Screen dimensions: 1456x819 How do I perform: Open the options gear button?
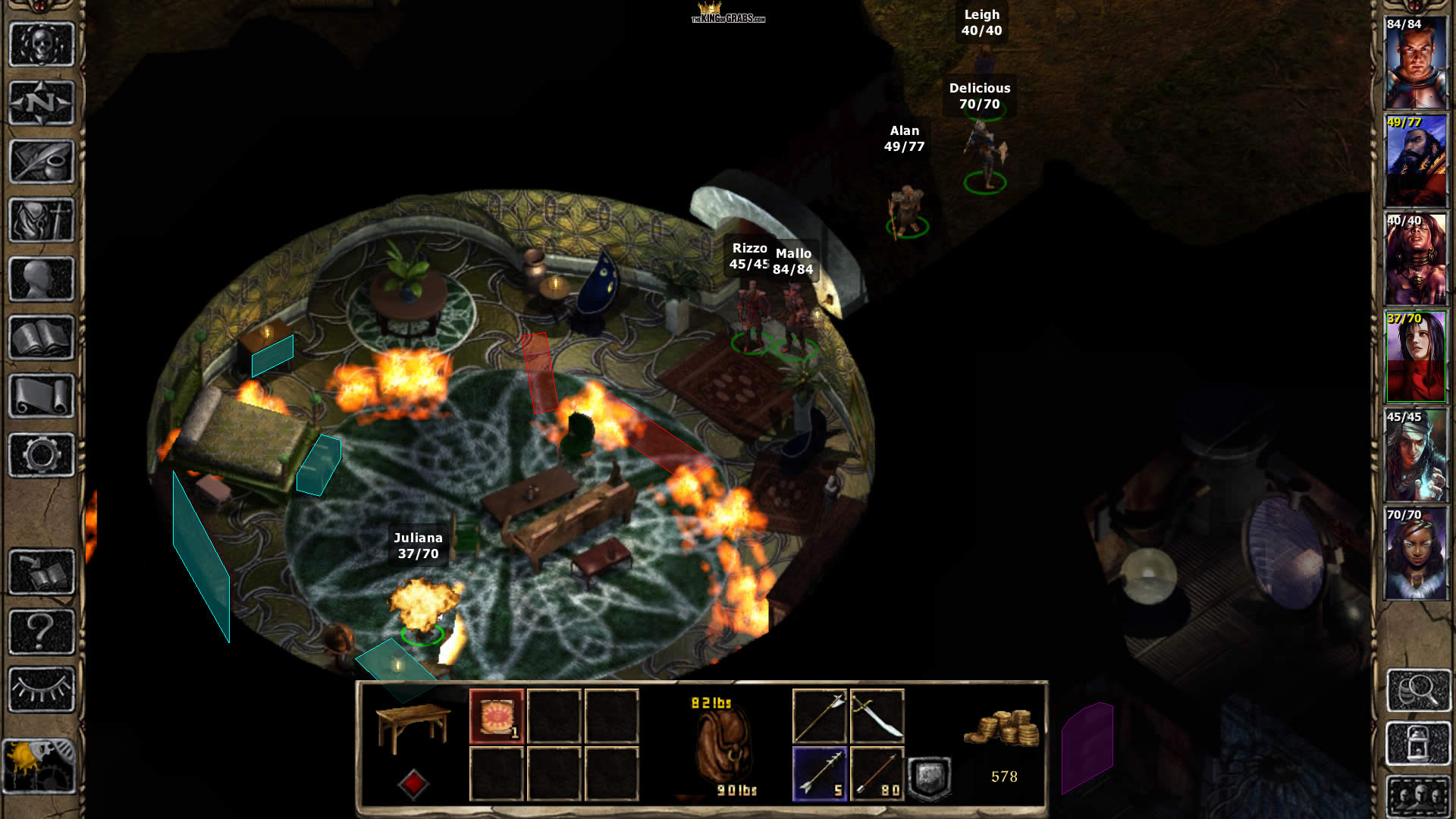[x=42, y=455]
